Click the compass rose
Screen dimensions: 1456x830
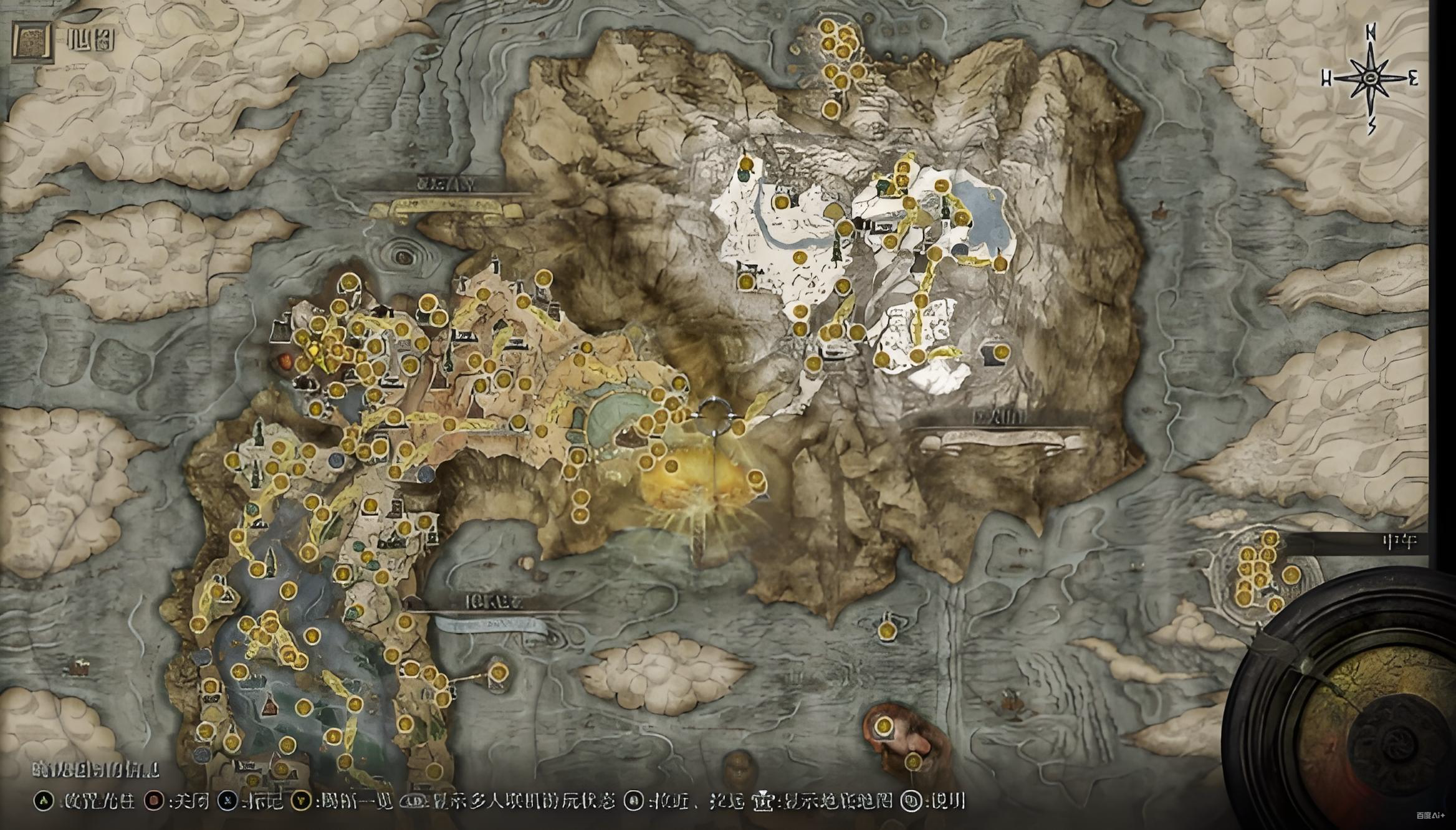tap(1370, 79)
